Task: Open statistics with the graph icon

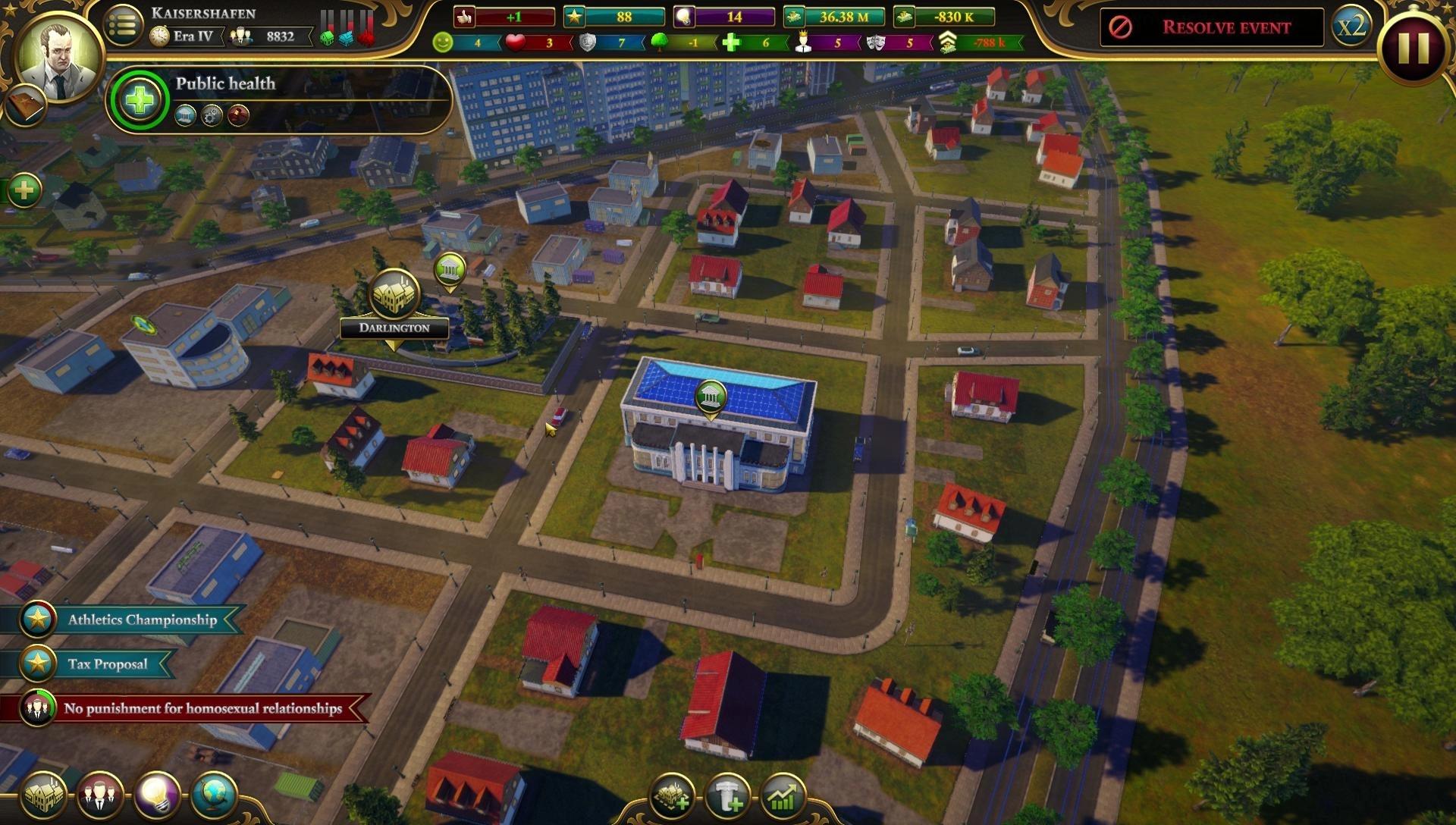Action: (782, 796)
